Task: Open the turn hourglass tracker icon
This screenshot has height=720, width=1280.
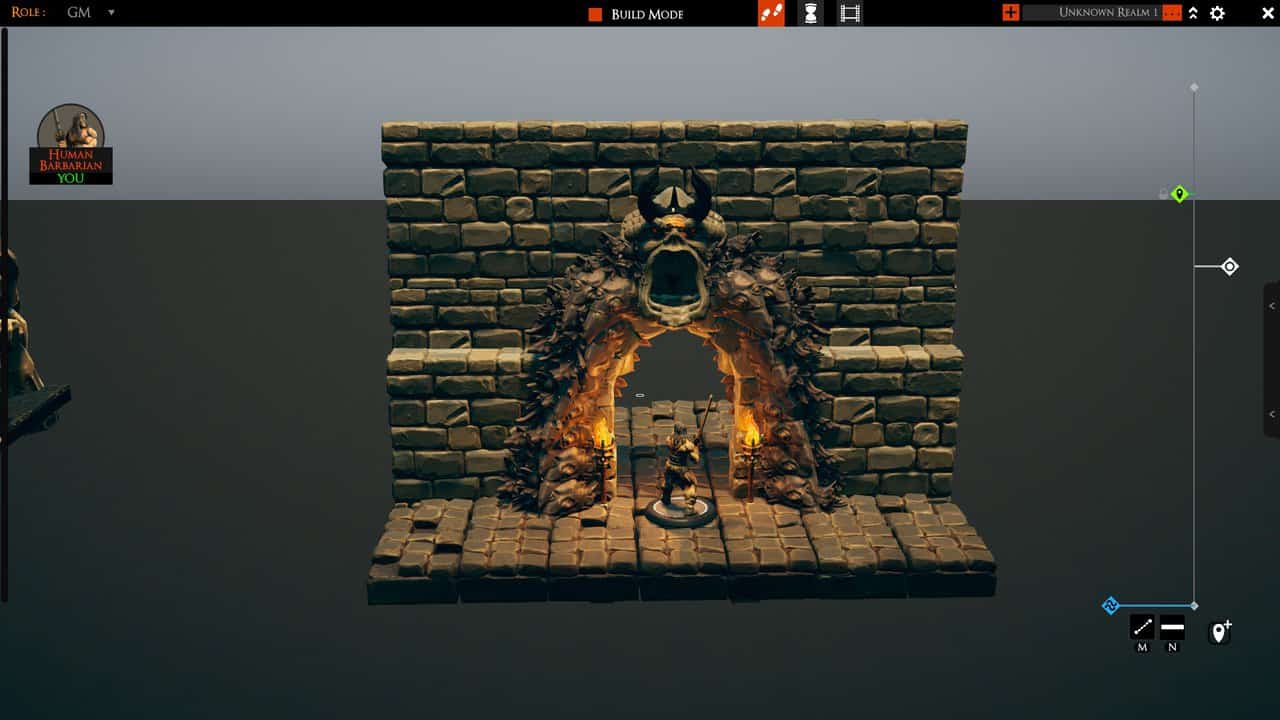Action: pos(808,13)
